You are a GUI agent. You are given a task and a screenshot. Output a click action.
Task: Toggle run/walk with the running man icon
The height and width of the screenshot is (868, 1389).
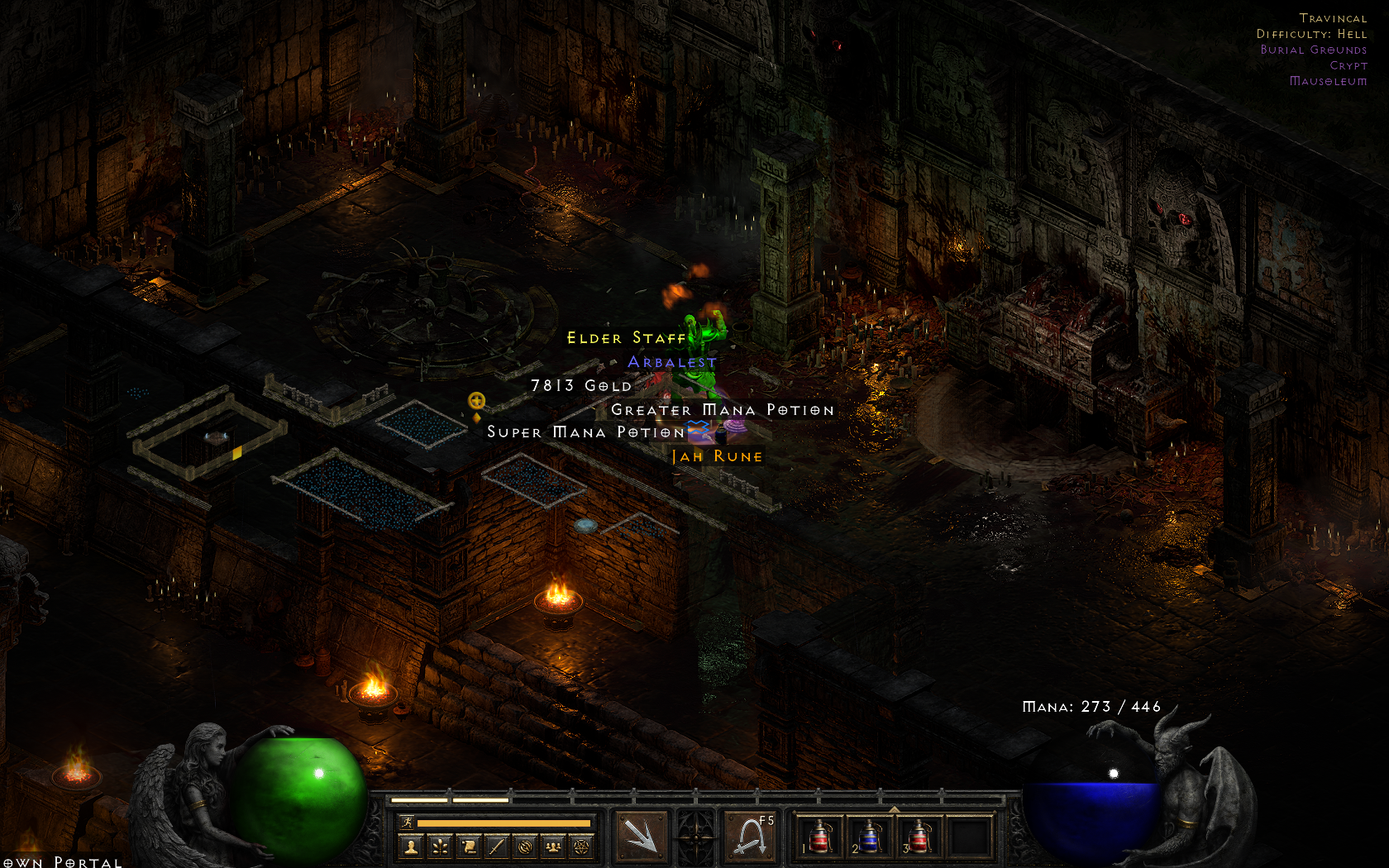pyautogui.click(x=407, y=822)
